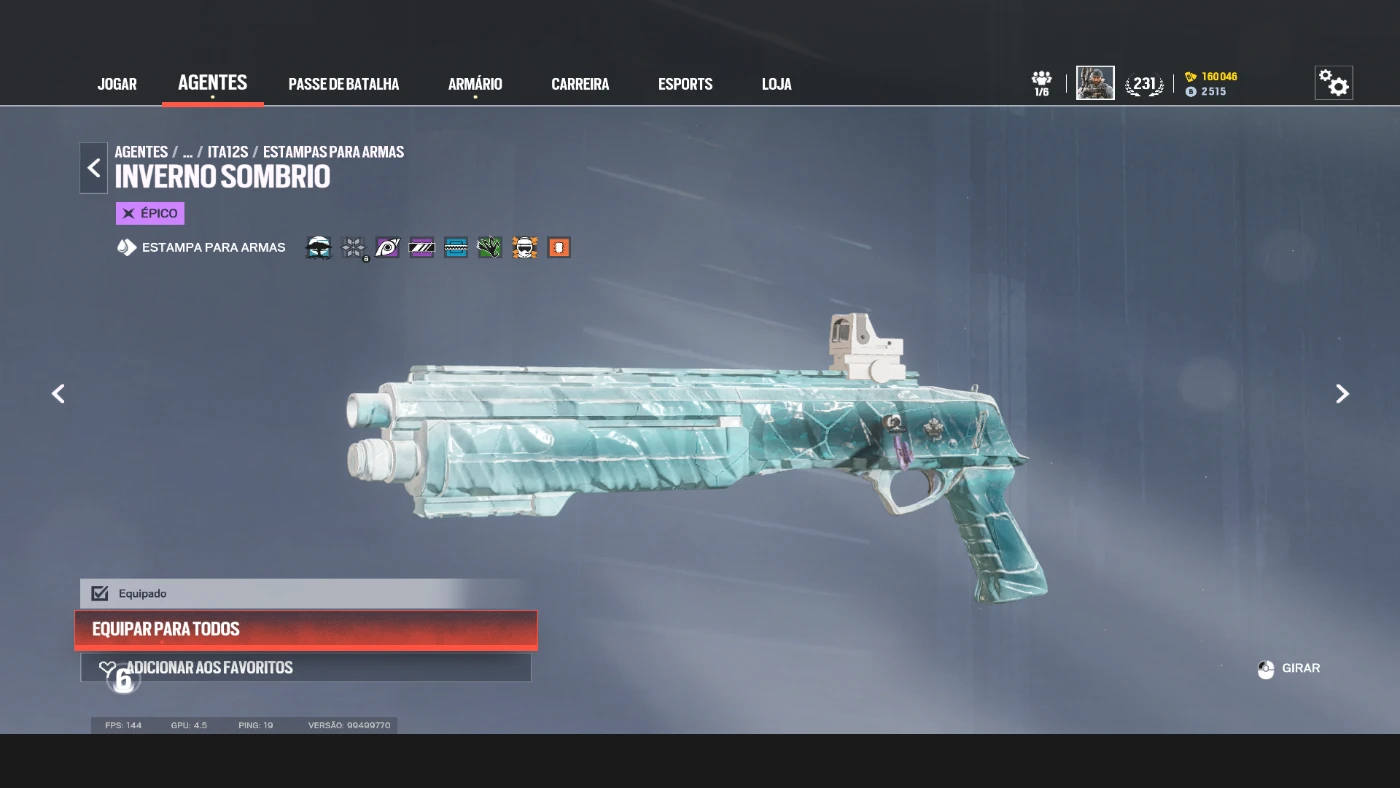Image resolution: width=1400 pixels, height=788 pixels.
Task: Go to the Armário tab
Action: coord(475,84)
